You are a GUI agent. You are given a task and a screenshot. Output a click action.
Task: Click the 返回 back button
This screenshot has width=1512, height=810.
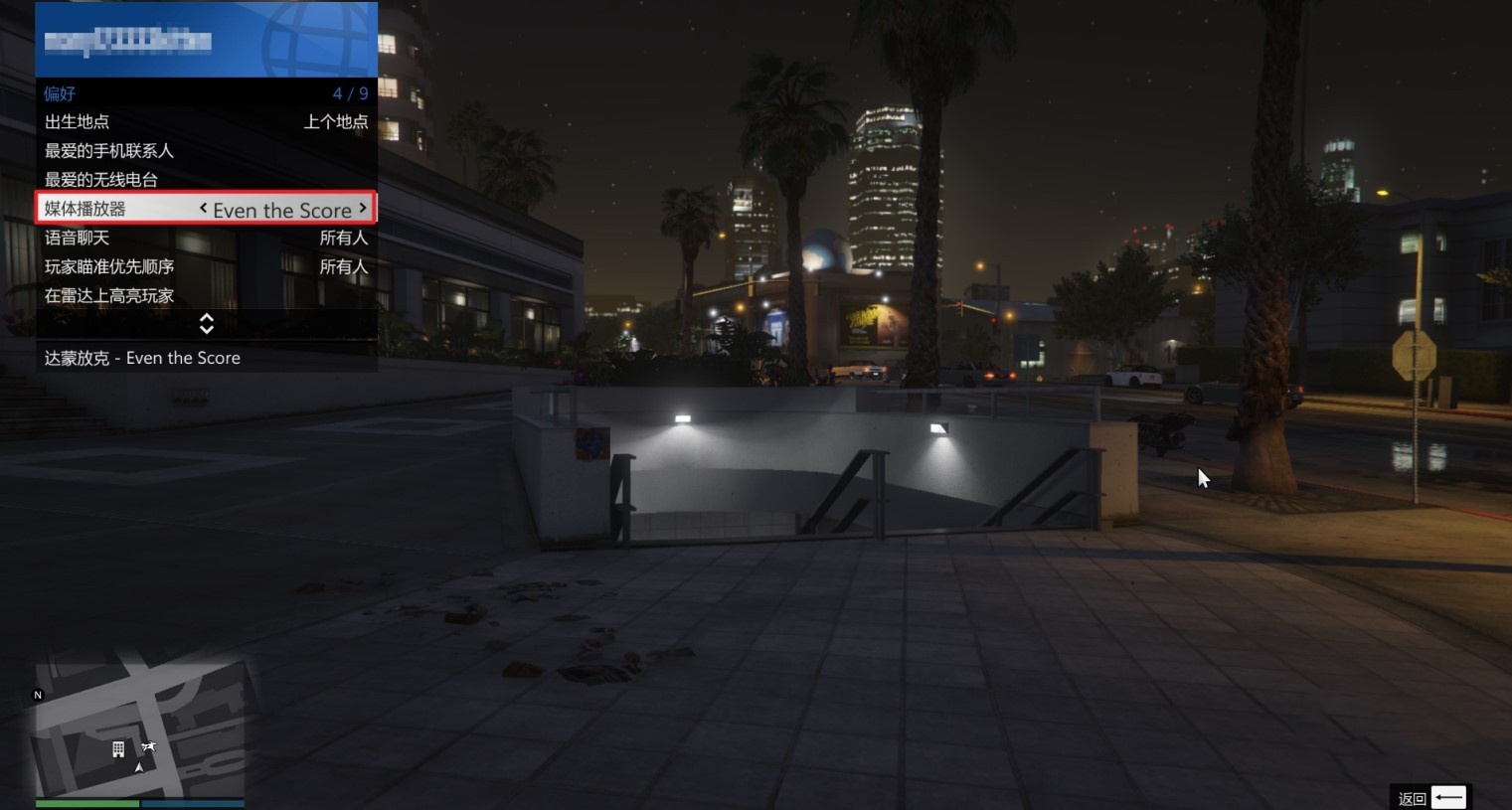(1431, 798)
